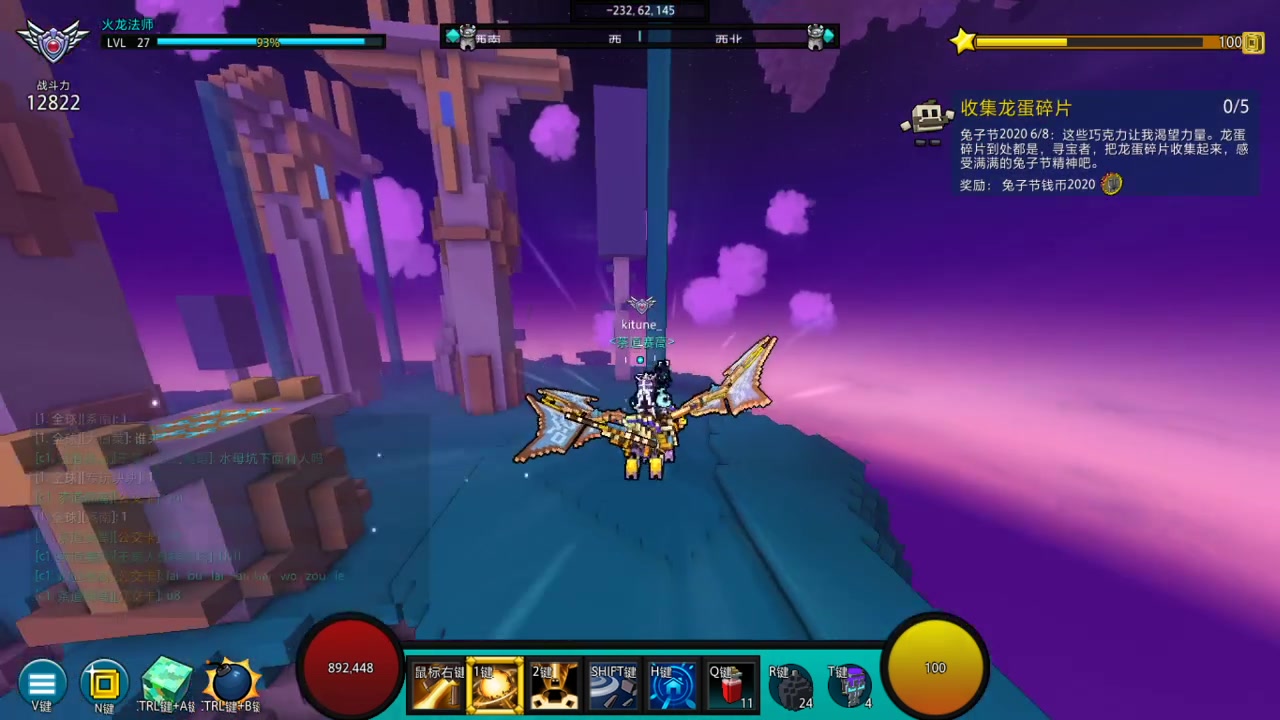Click the yellow square N-key icon
This screenshot has width=1280, height=720.
tap(104, 684)
